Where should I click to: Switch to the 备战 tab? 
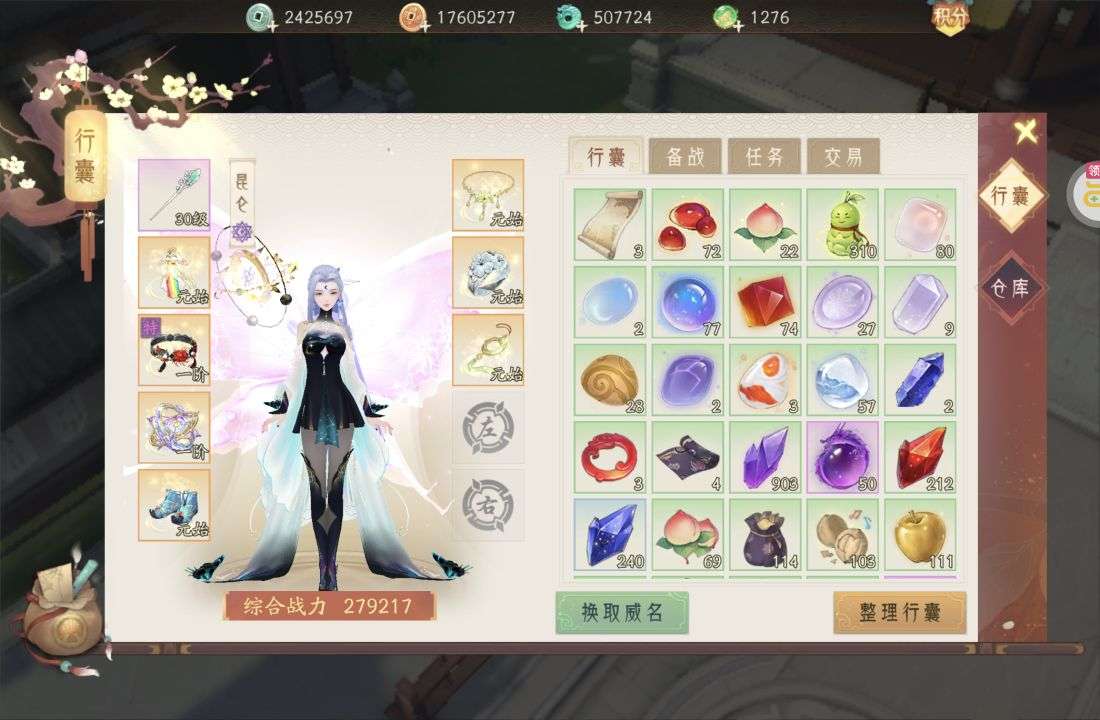tap(685, 156)
